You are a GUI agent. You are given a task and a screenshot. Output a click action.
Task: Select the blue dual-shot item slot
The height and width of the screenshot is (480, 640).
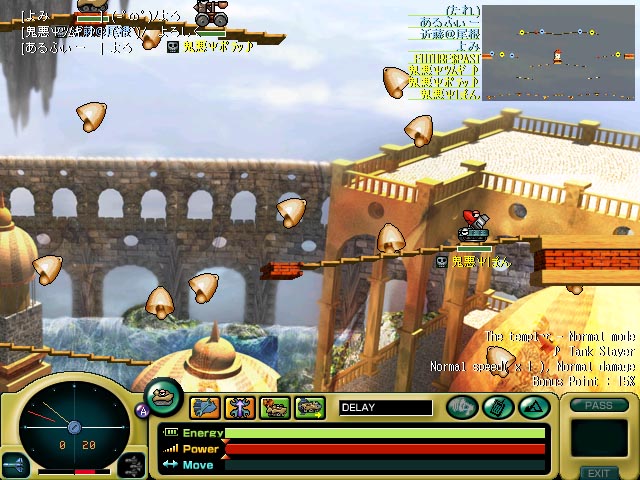pyautogui.click(x=205, y=407)
